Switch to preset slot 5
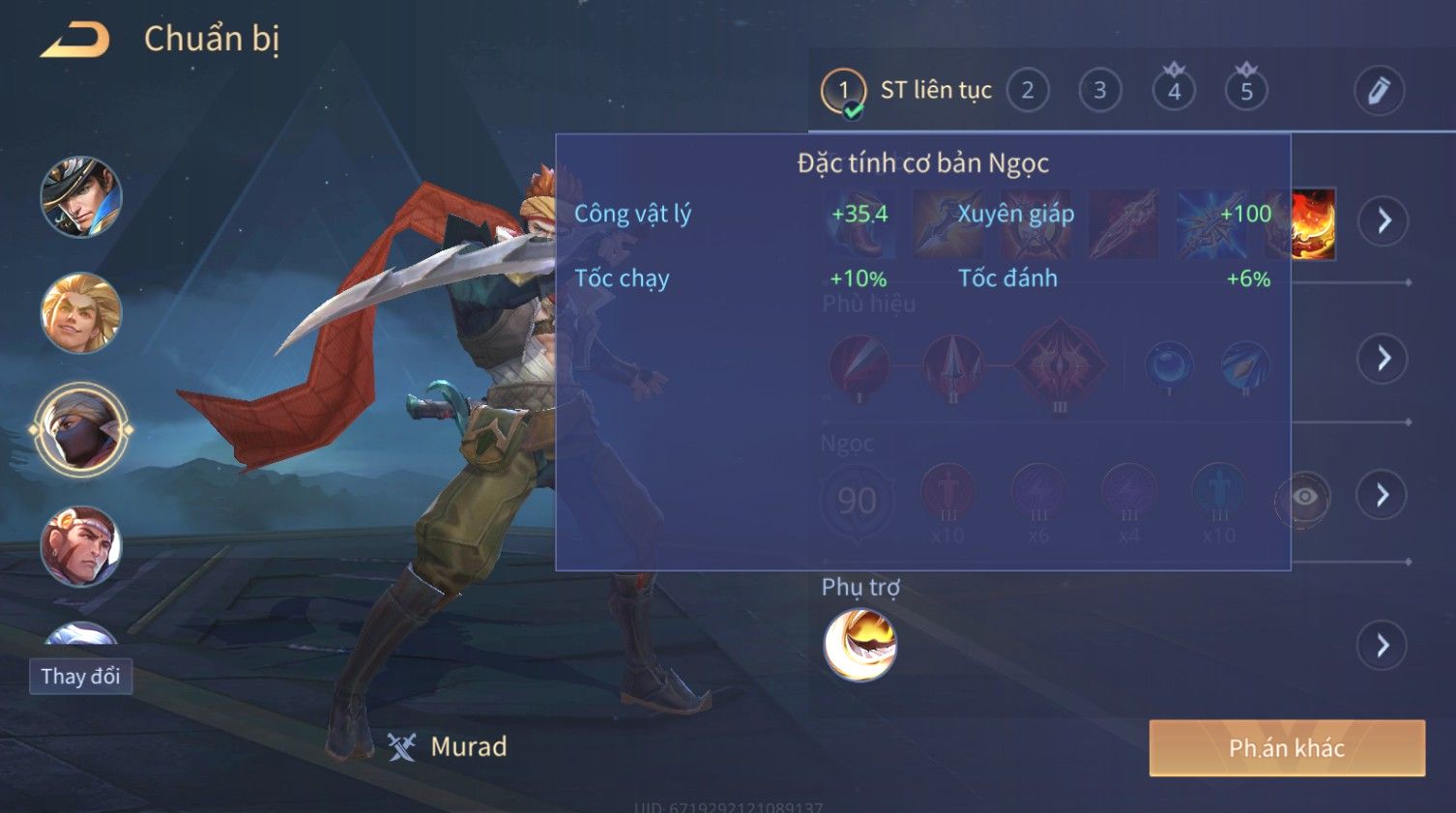The height and width of the screenshot is (813, 1456). 1246,91
